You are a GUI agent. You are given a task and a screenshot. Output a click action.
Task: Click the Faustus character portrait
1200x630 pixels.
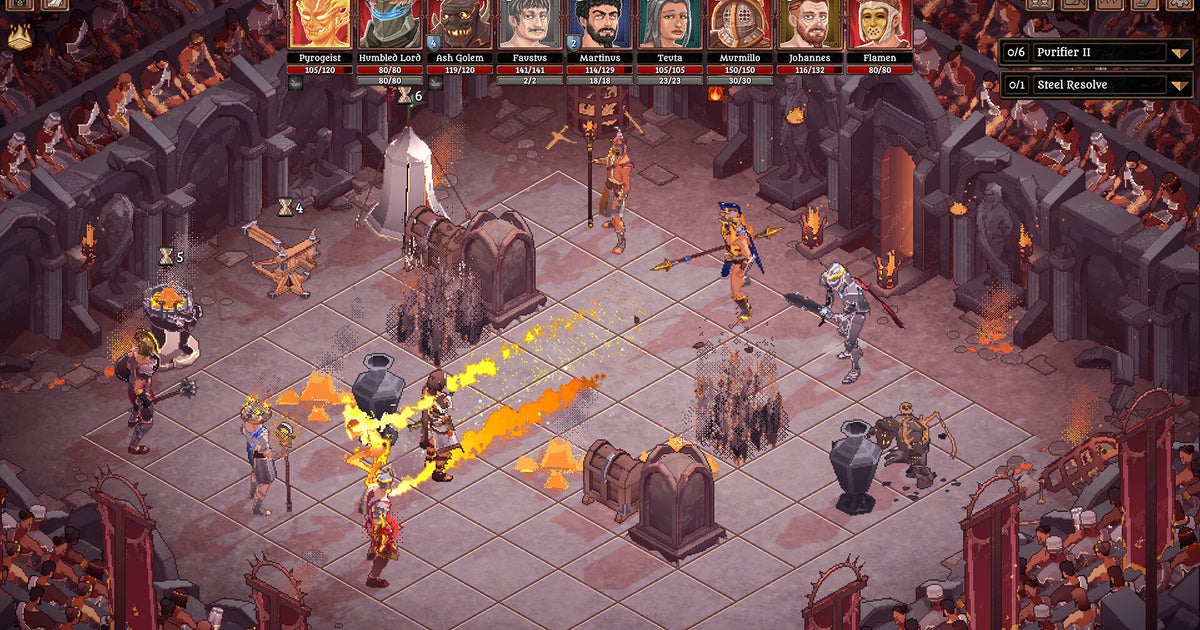coord(531,24)
